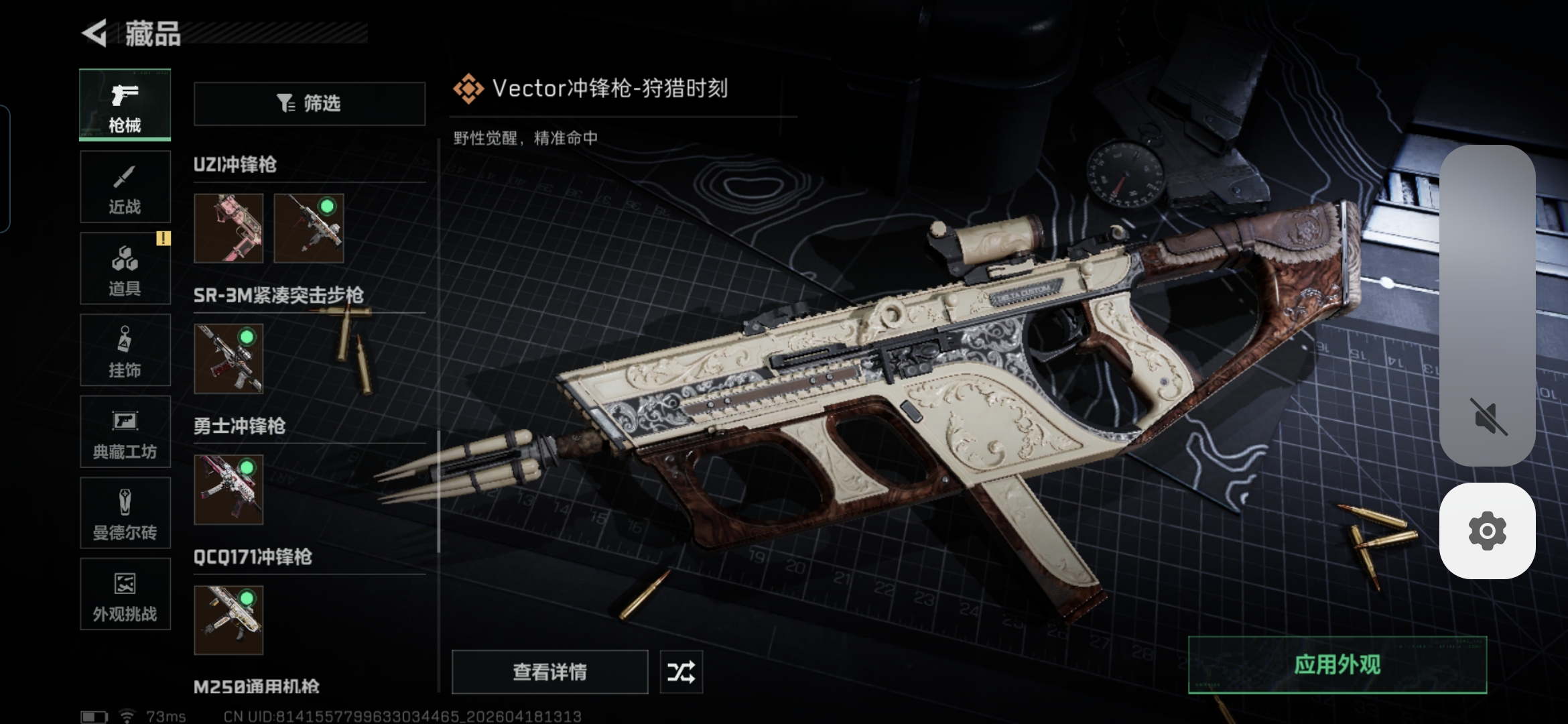This screenshot has height=724, width=1568.
Task: Open the gear settings overlay button
Action: (x=1487, y=531)
